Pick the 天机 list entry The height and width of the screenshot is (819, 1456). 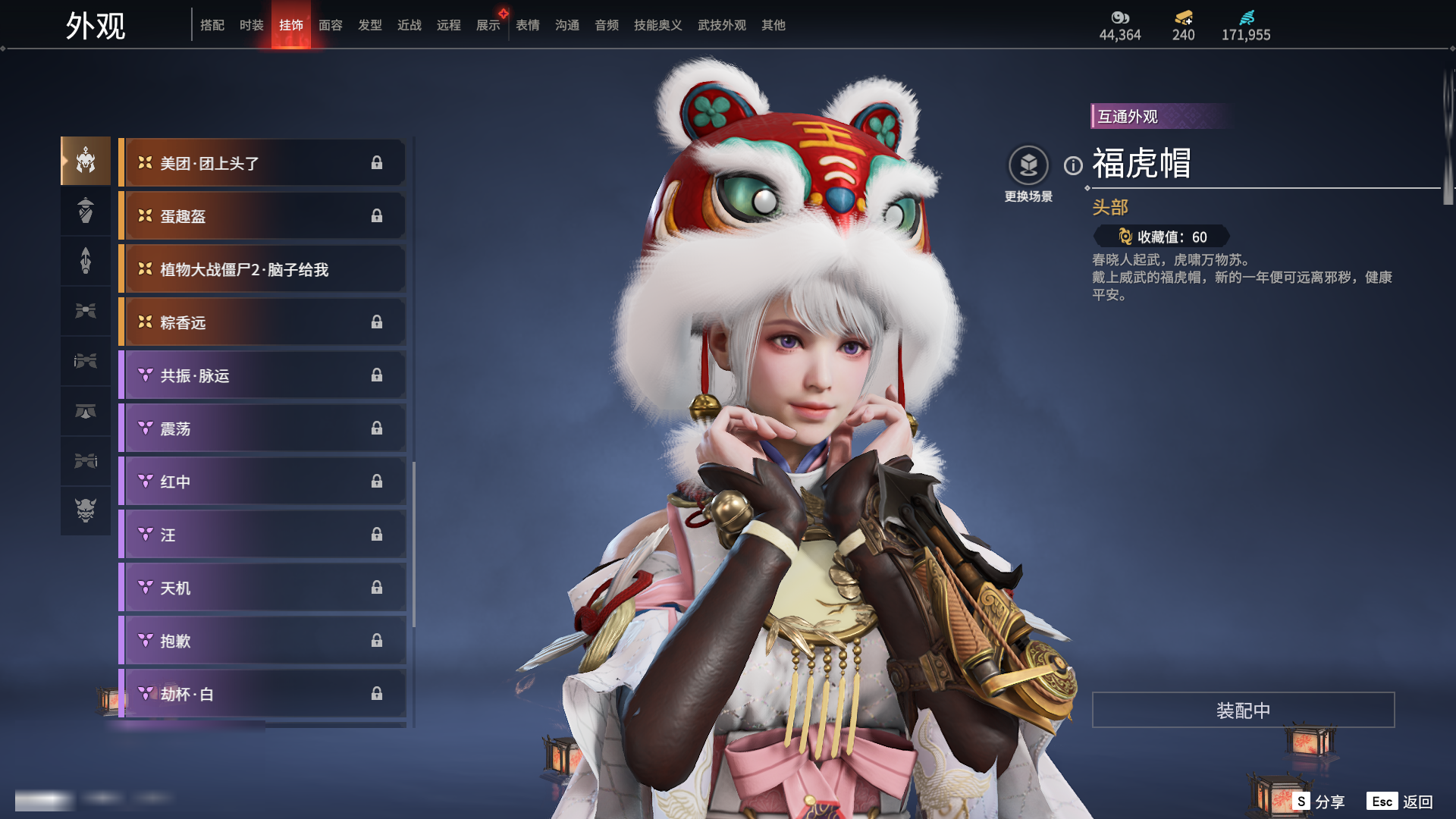point(262,588)
